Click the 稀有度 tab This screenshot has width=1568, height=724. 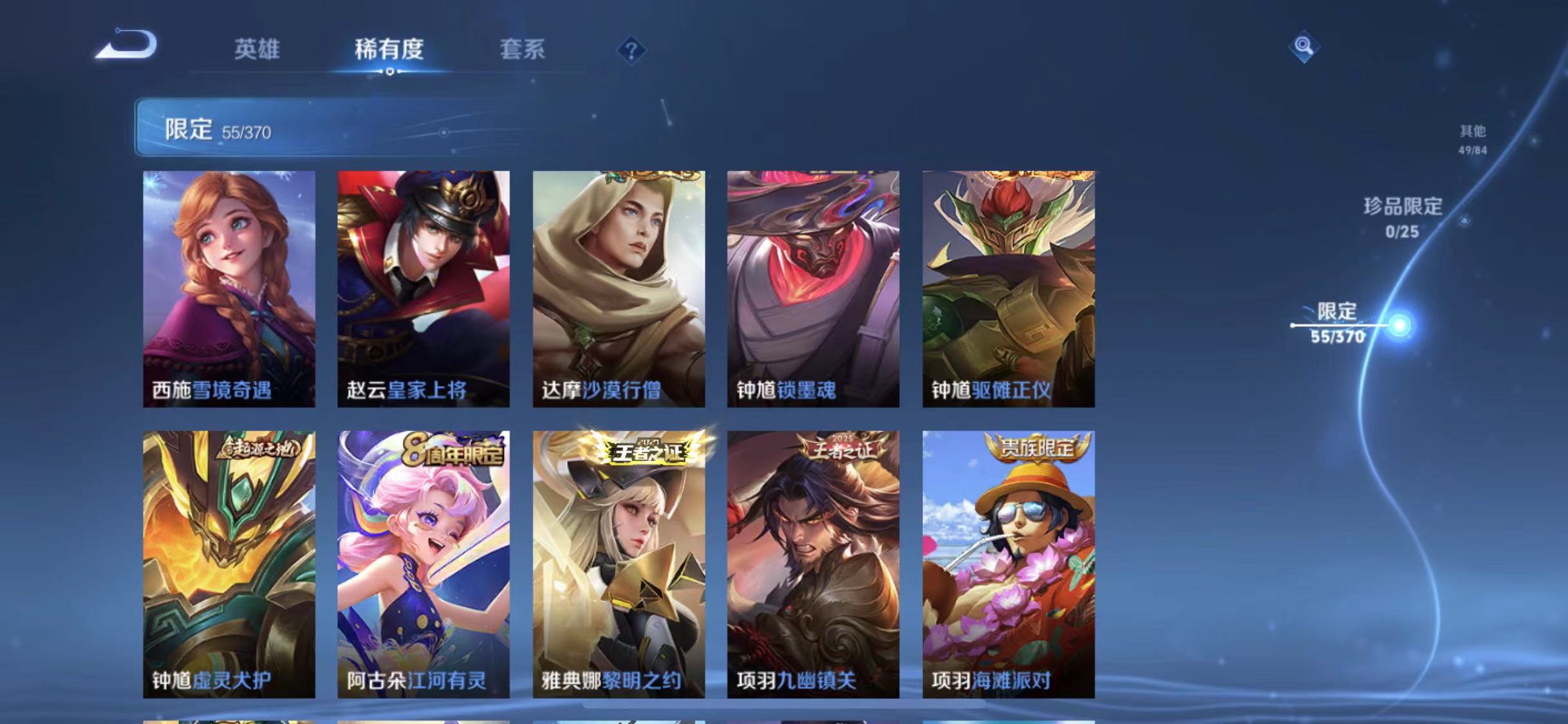click(389, 50)
